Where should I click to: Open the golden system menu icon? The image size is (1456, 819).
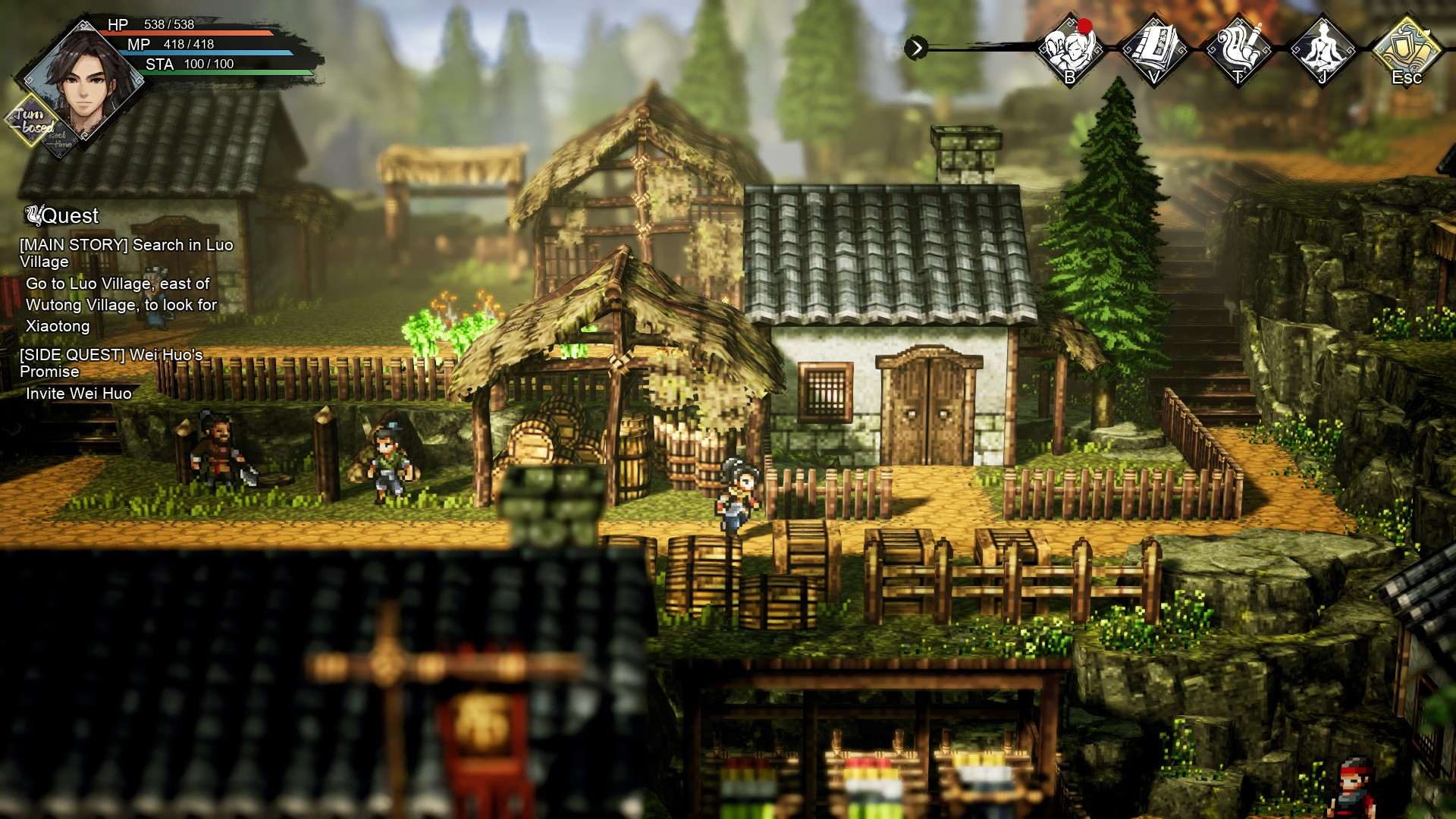tap(1407, 49)
